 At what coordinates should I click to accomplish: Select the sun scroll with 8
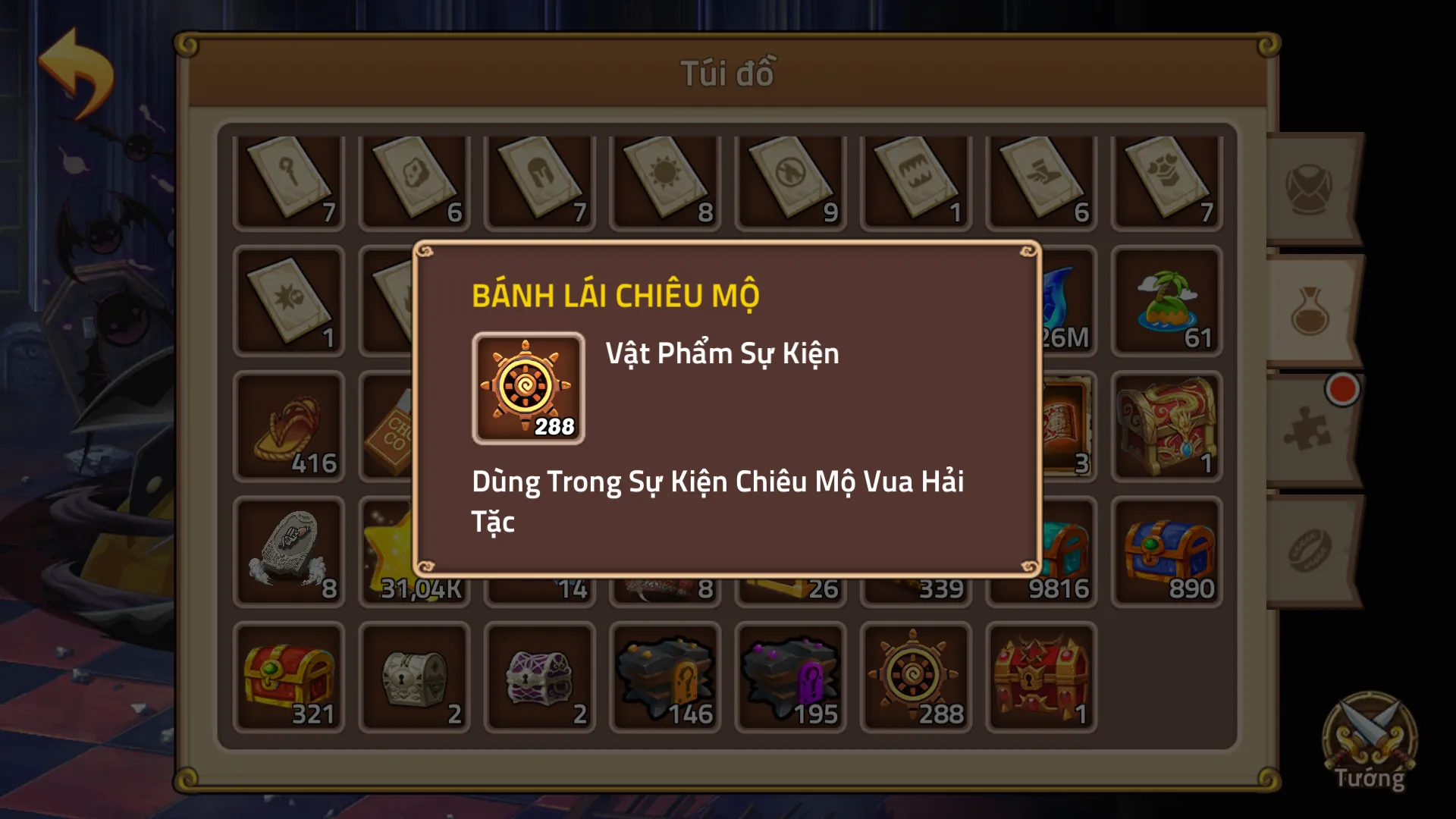point(665,182)
